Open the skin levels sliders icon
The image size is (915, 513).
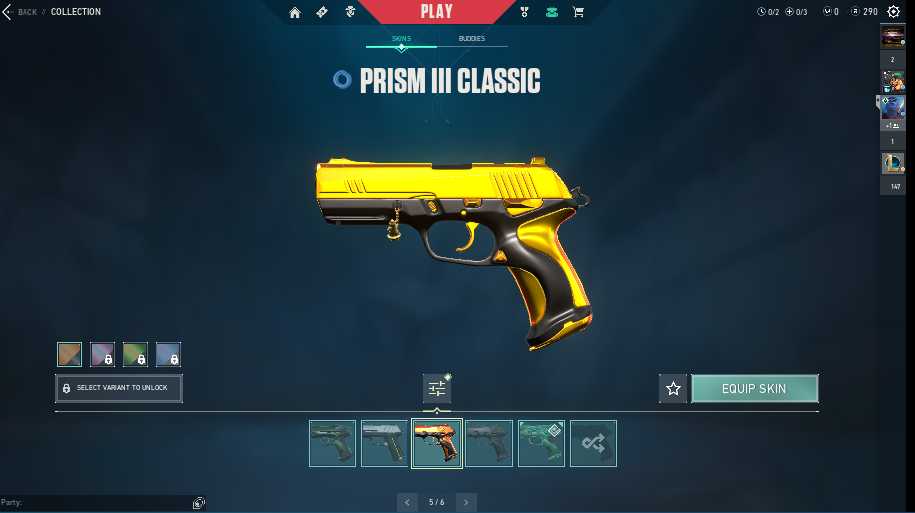point(437,388)
